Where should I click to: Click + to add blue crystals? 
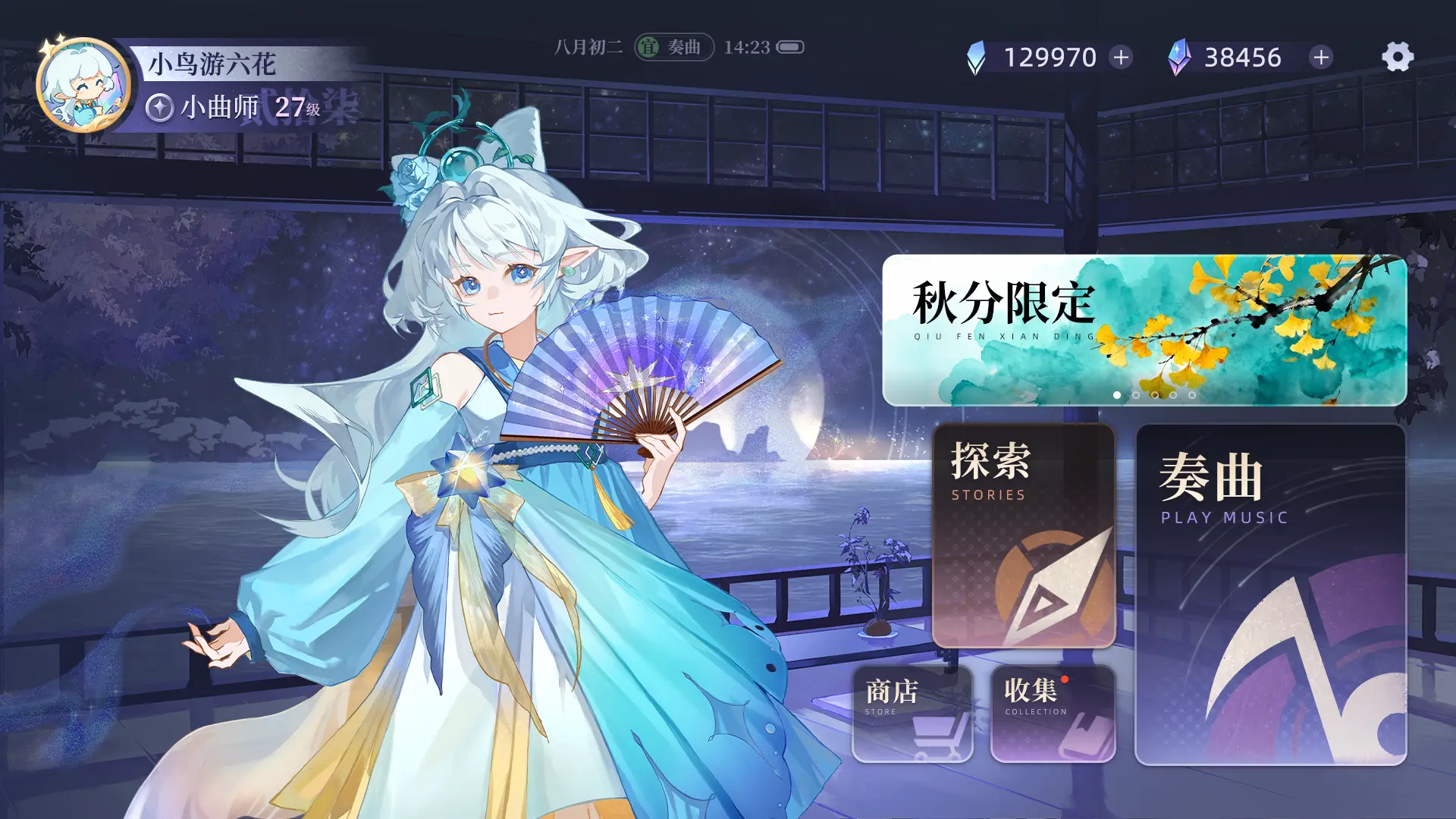[x=1120, y=55]
